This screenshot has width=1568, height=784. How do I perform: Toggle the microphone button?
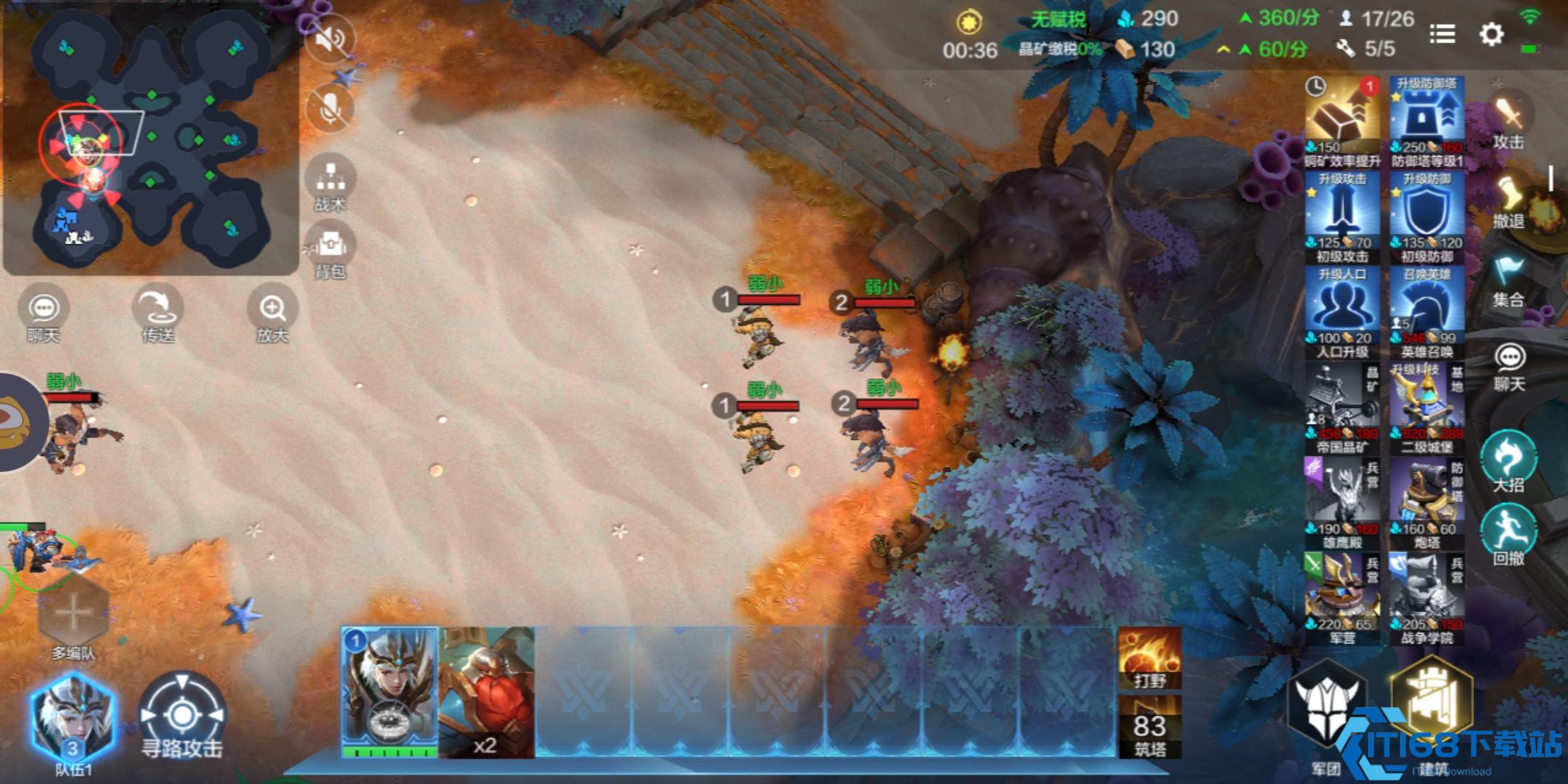(x=330, y=109)
